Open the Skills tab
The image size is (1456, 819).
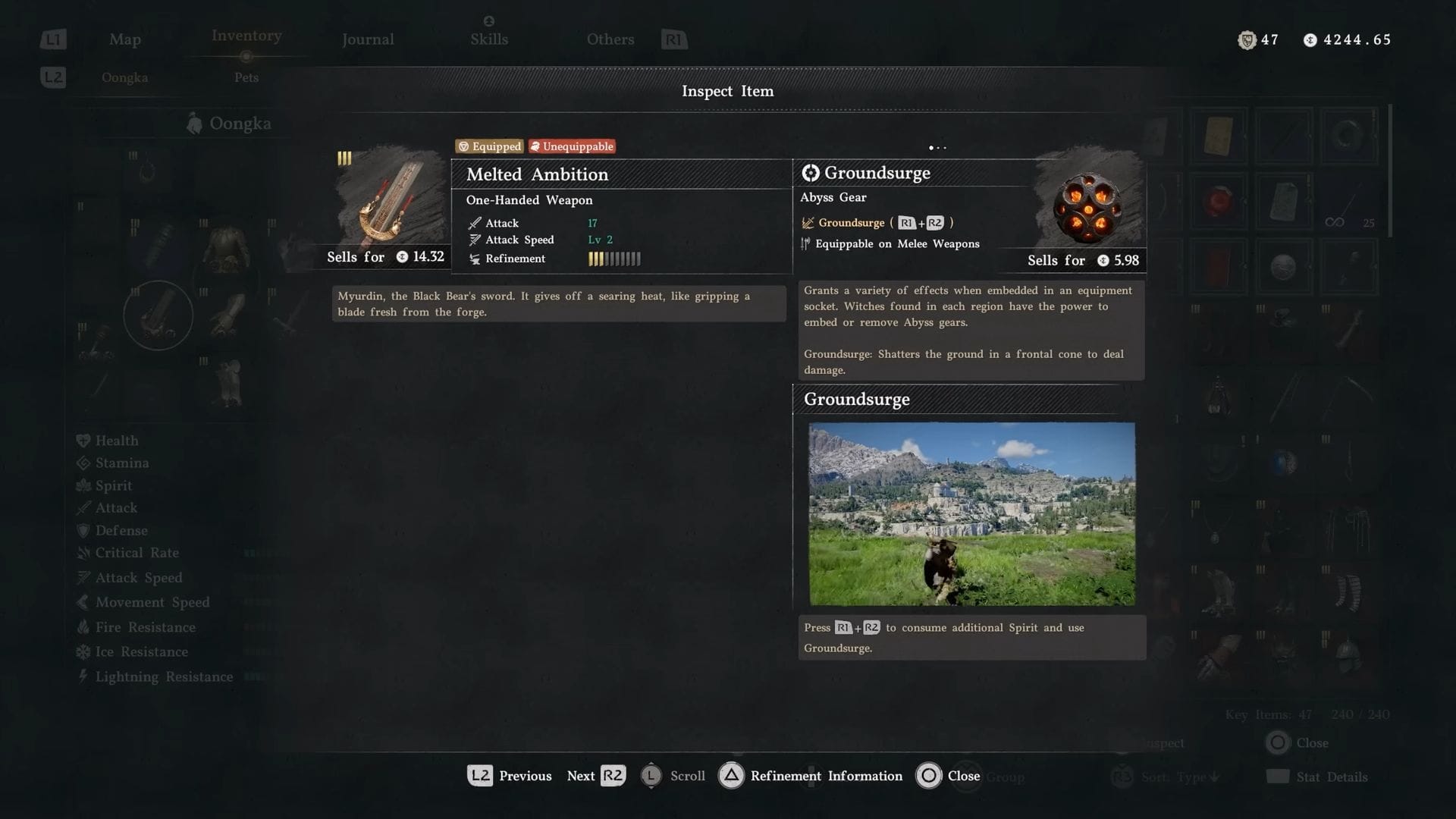[489, 39]
